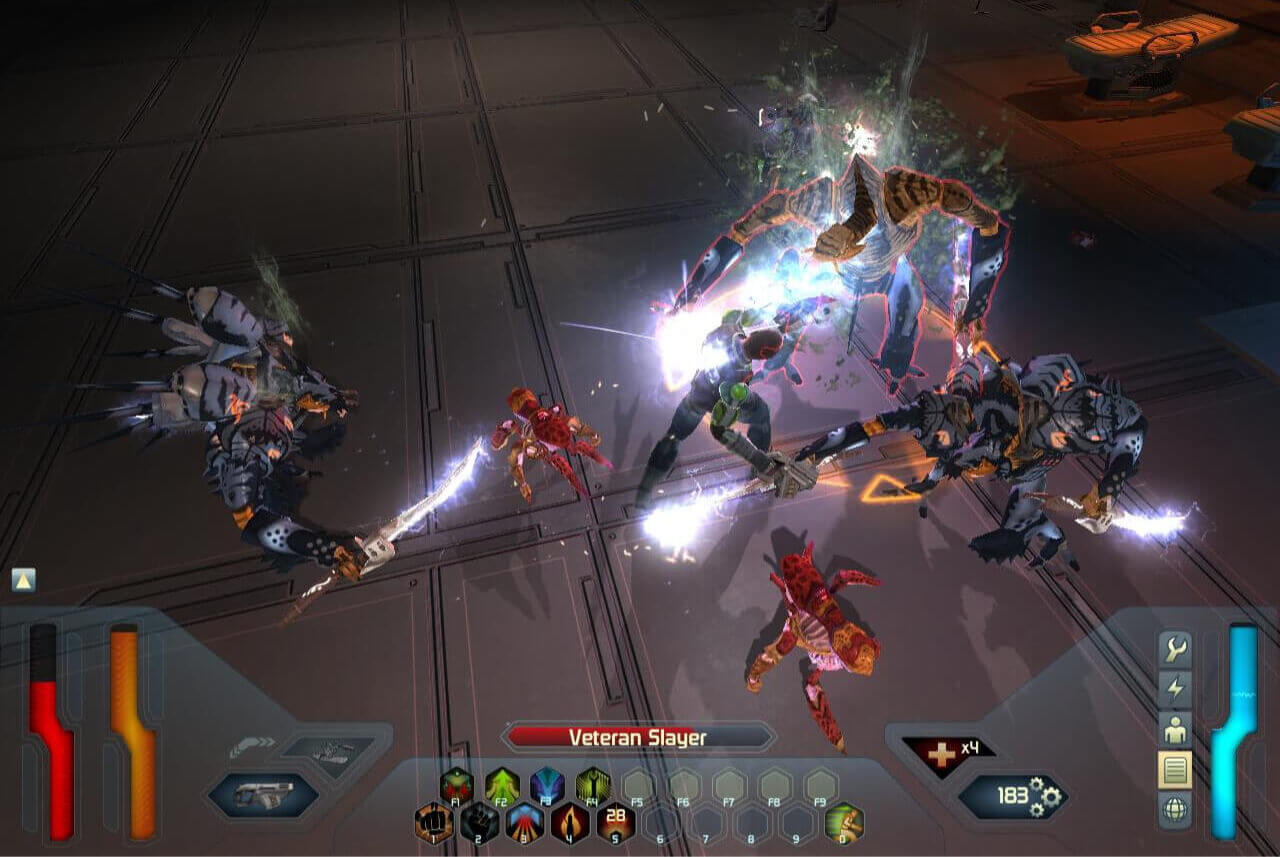Image resolution: width=1280 pixels, height=857 pixels.
Task: Use the dark fist ability in slot 2
Action: click(x=479, y=823)
